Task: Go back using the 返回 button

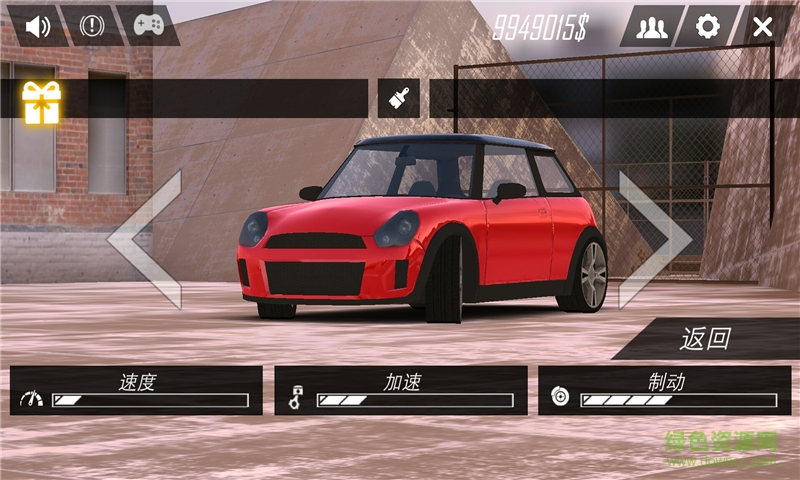Action: pyautogui.click(x=706, y=339)
